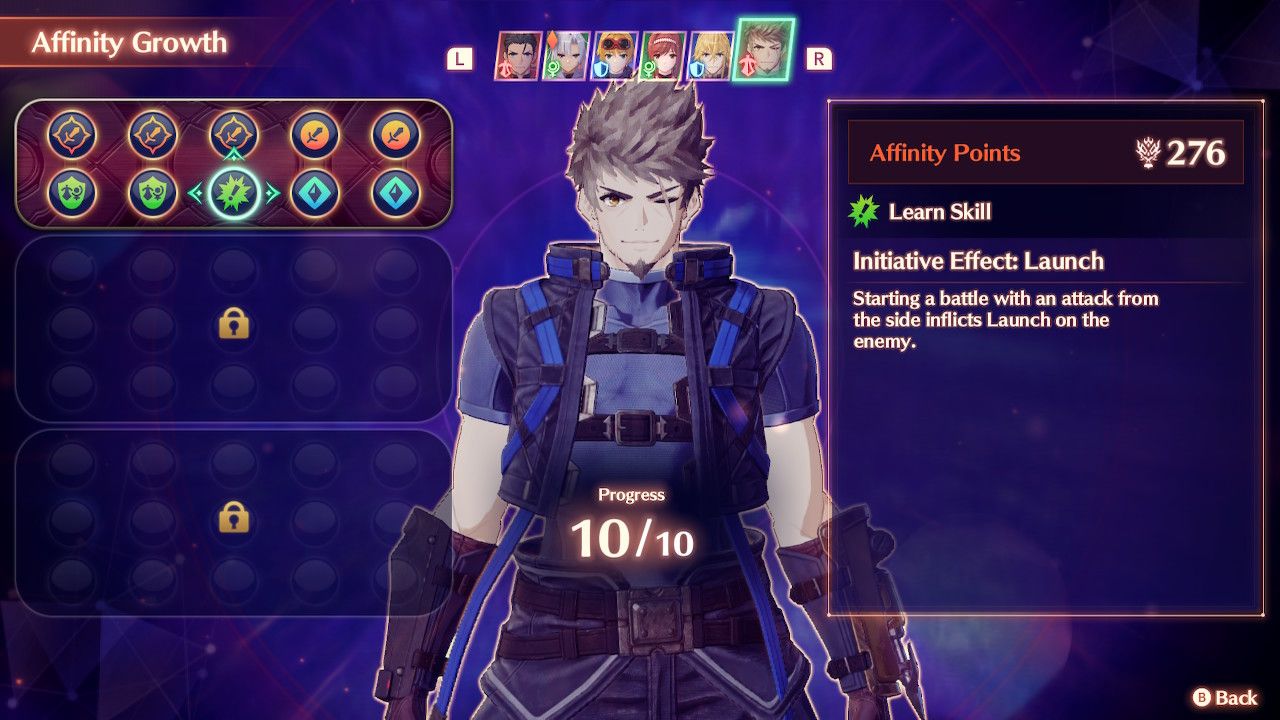Screen dimensions: 1280x720
Task: Click the left chevron beside the selected node
Action: click(194, 191)
